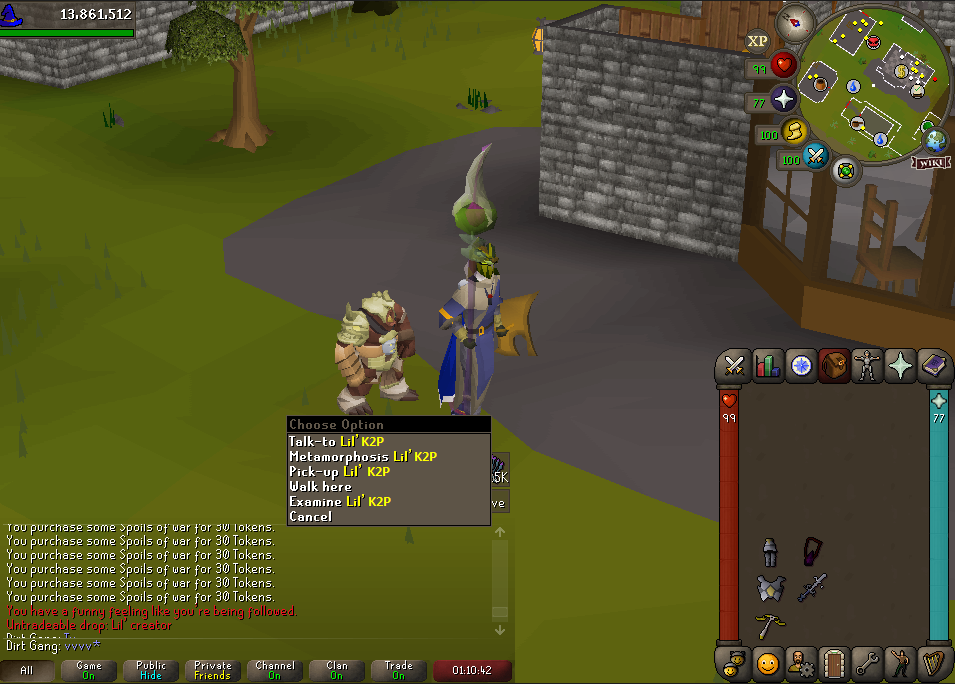955x684 pixels.
Task: Select the pickaxe in the inventory
Action: pyautogui.click(x=769, y=625)
